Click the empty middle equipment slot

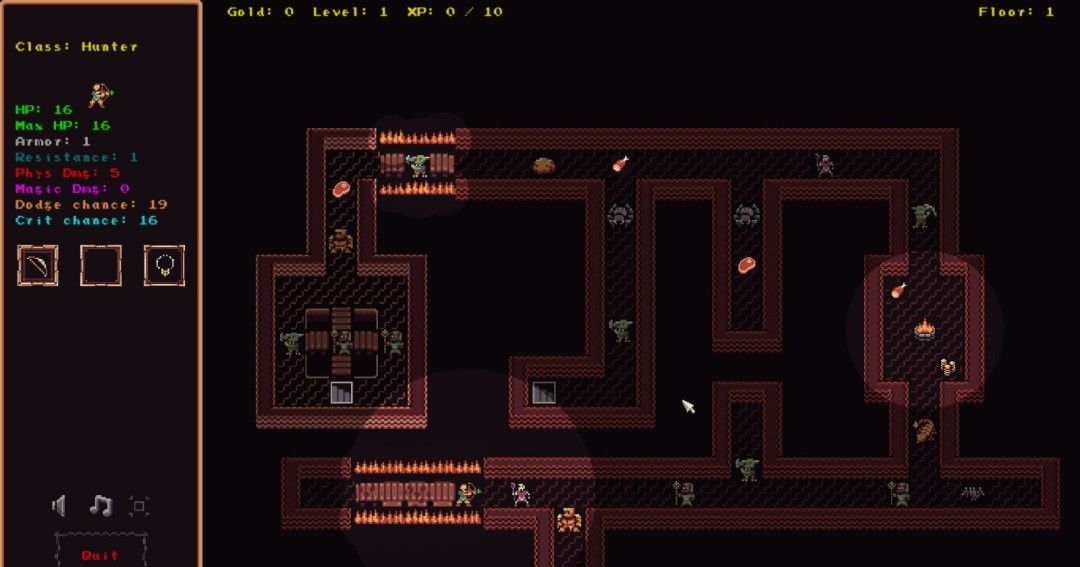tap(101, 265)
